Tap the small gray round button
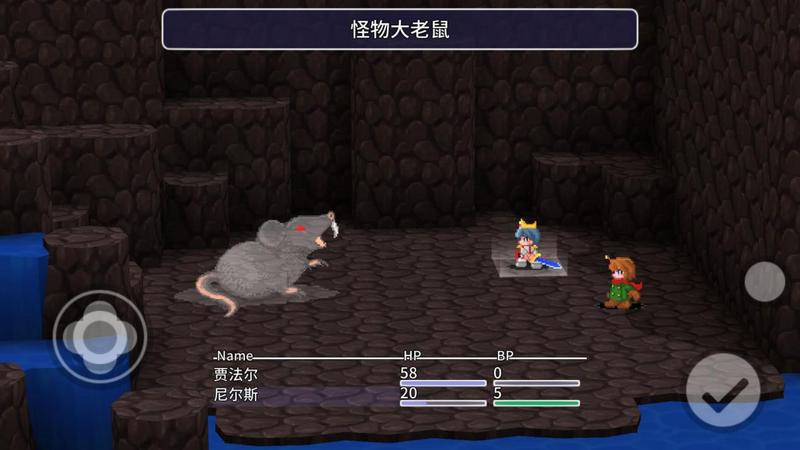 click(x=765, y=281)
